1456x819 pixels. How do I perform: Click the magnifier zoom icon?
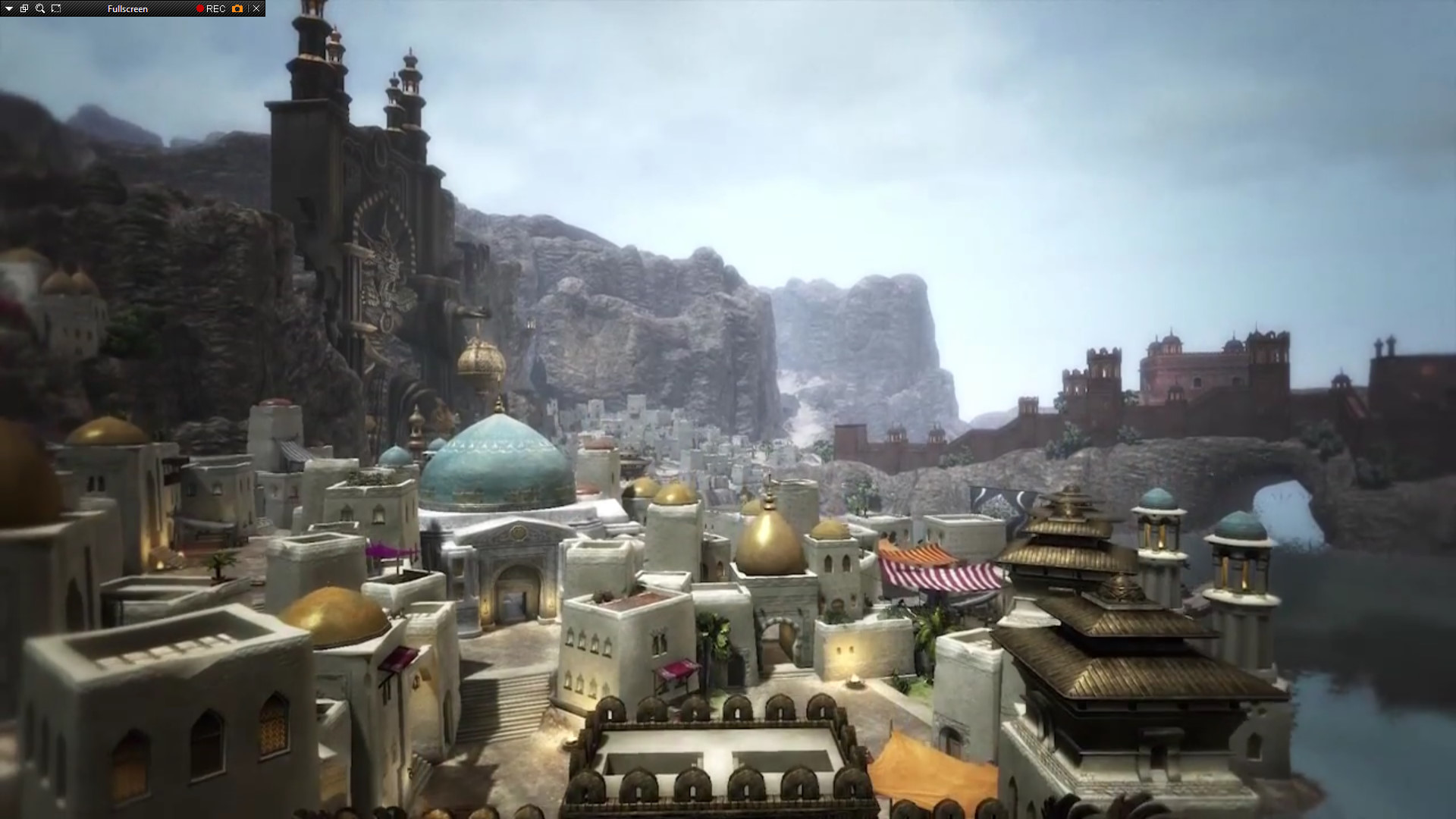[39, 8]
